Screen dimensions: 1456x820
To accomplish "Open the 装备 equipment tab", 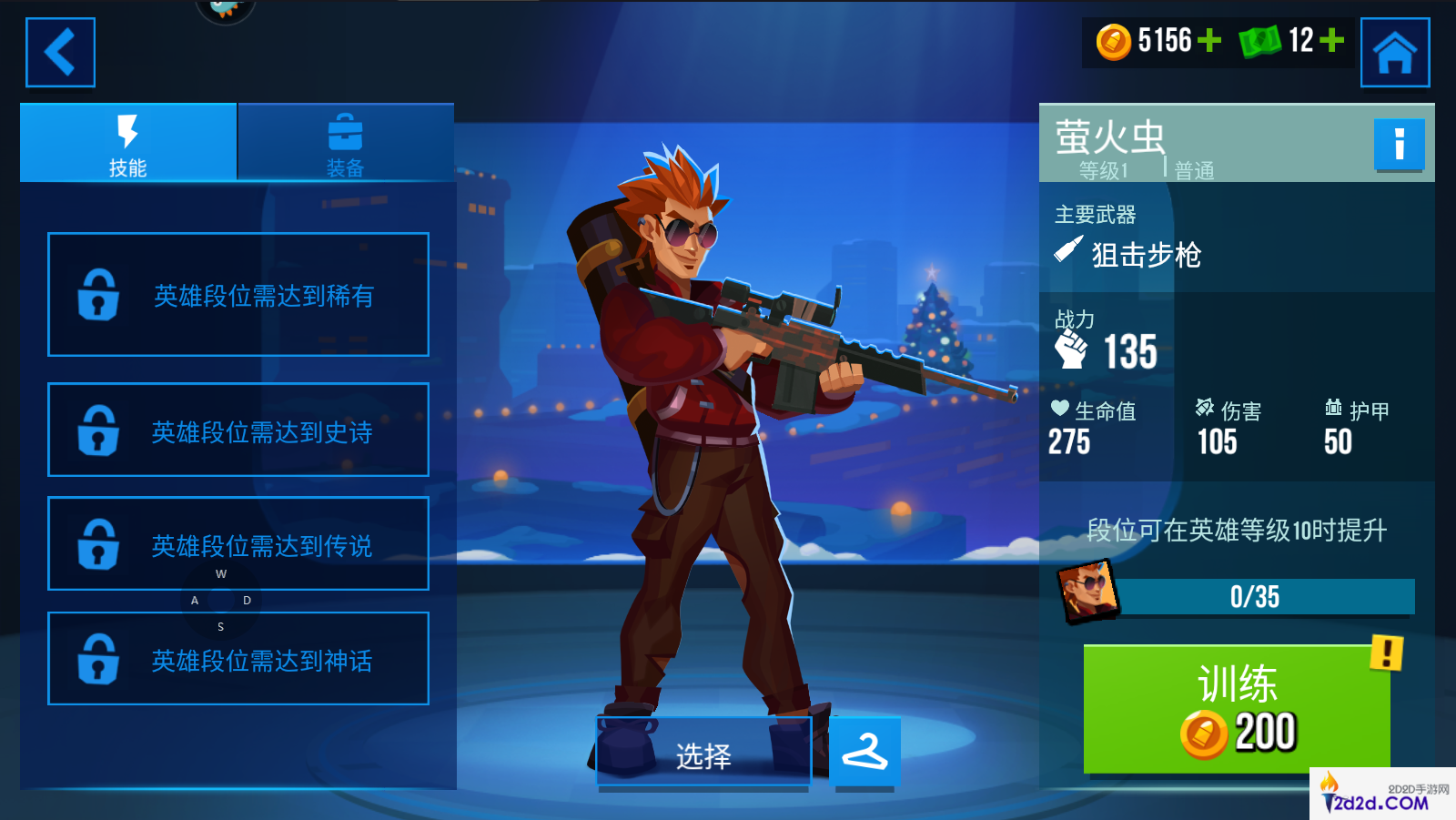I will [345, 144].
